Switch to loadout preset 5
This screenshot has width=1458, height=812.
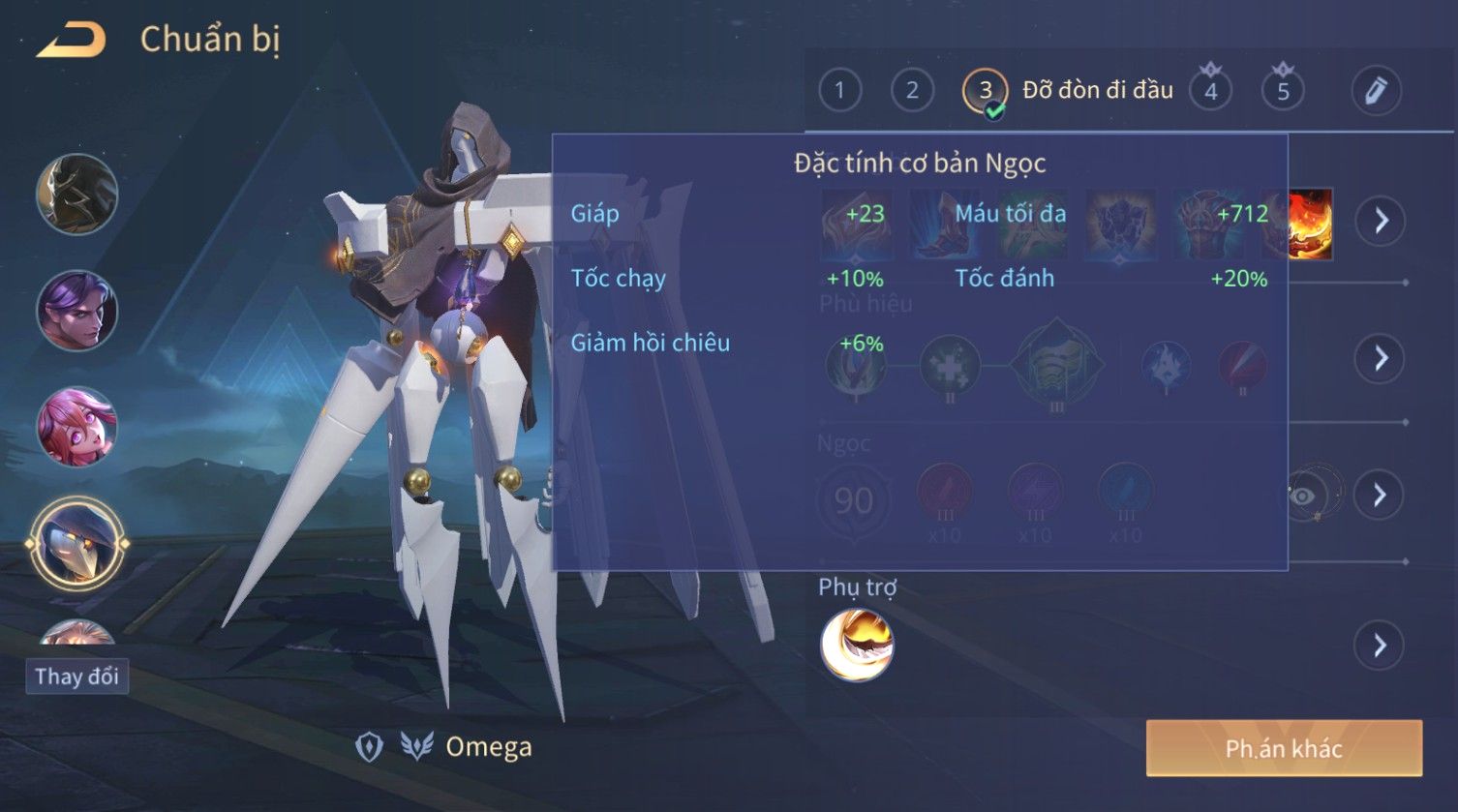click(x=1283, y=91)
